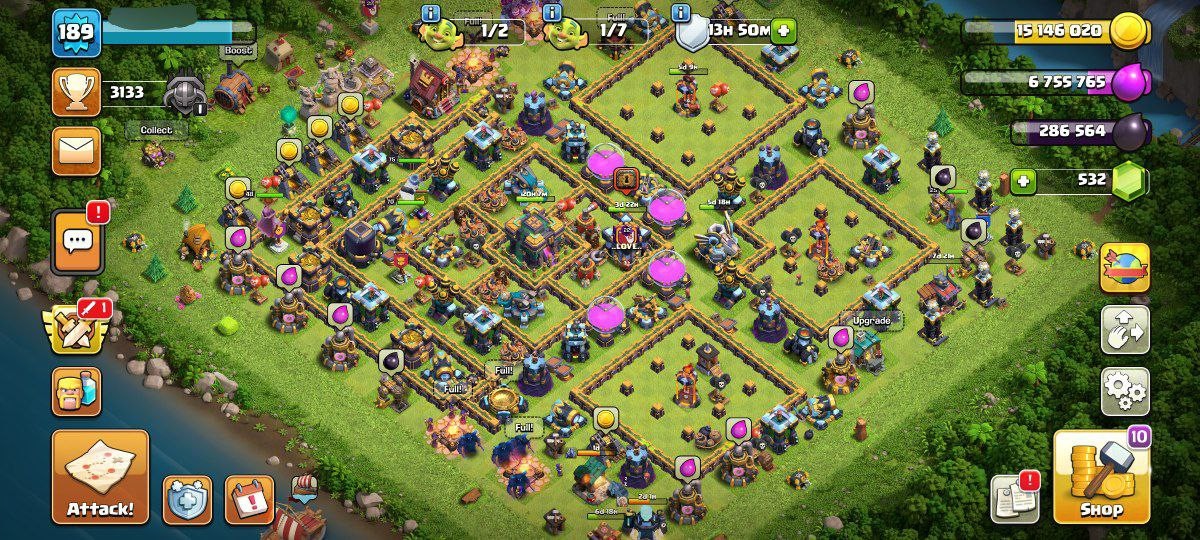Open the army training barbarian button
The image size is (1200, 540).
point(76,391)
